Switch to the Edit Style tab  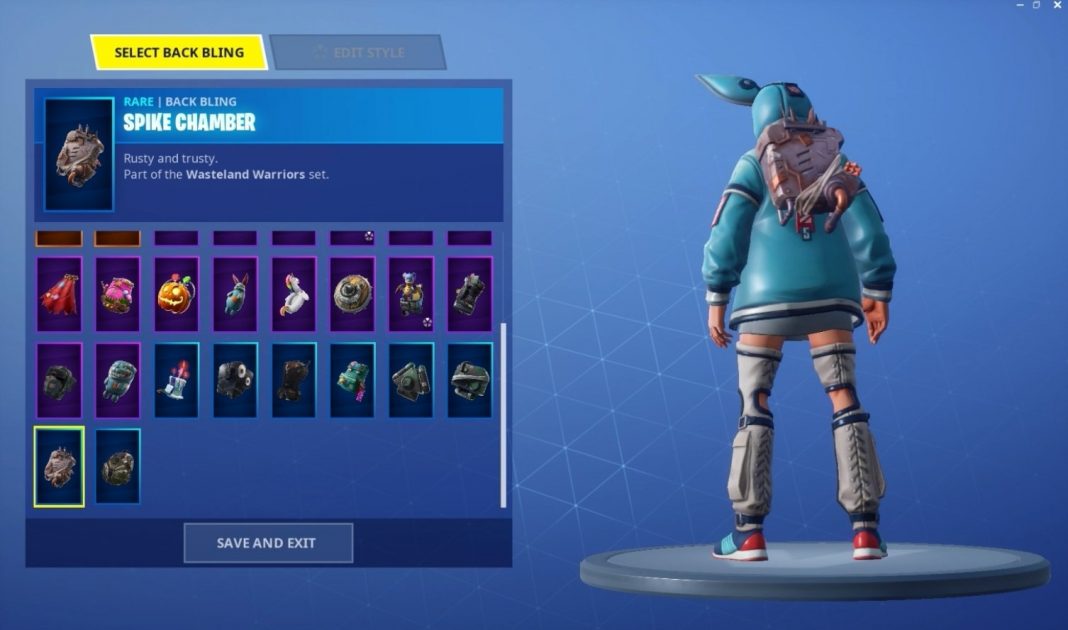357,52
